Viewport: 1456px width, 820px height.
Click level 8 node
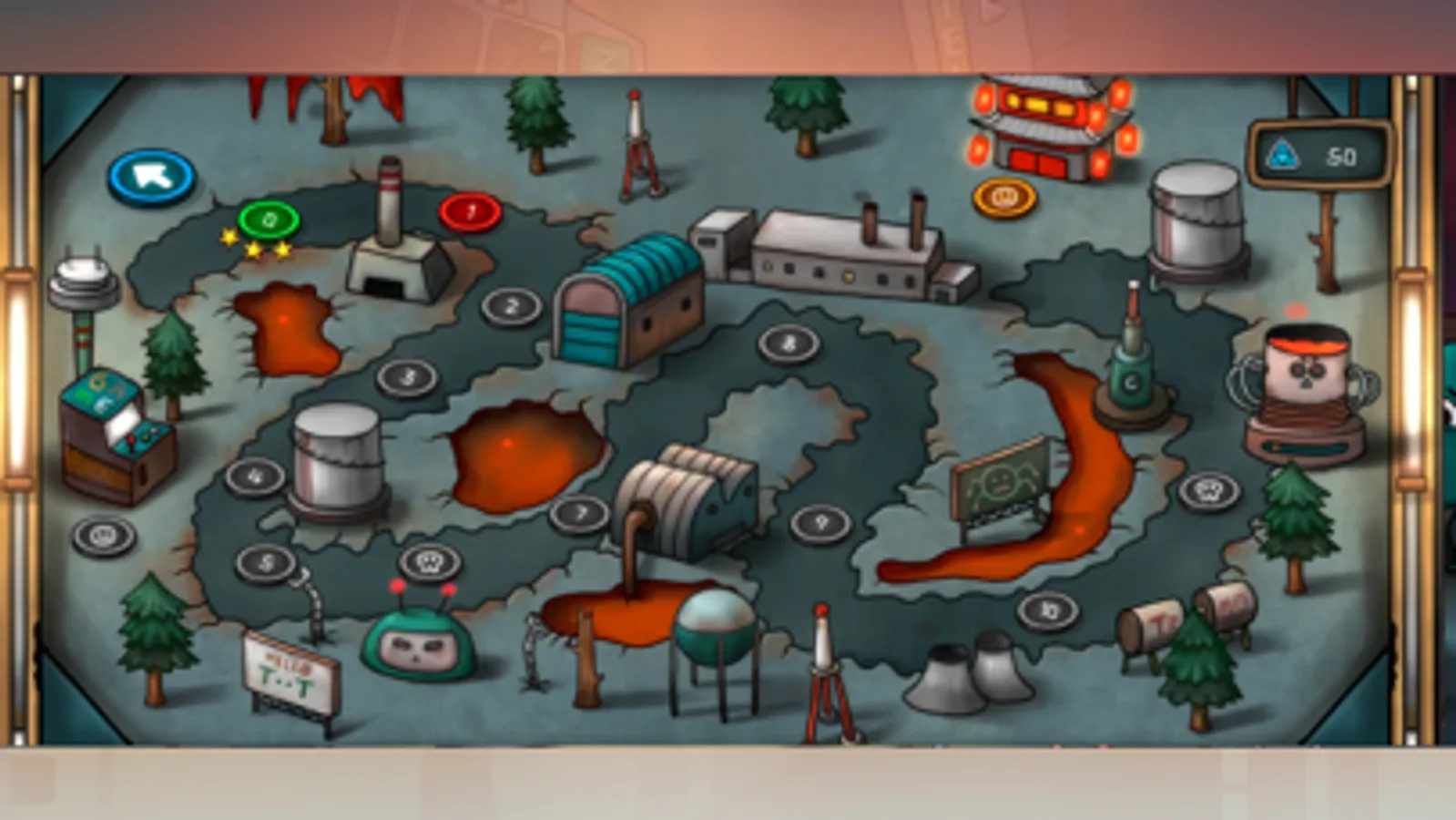coord(789,343)
